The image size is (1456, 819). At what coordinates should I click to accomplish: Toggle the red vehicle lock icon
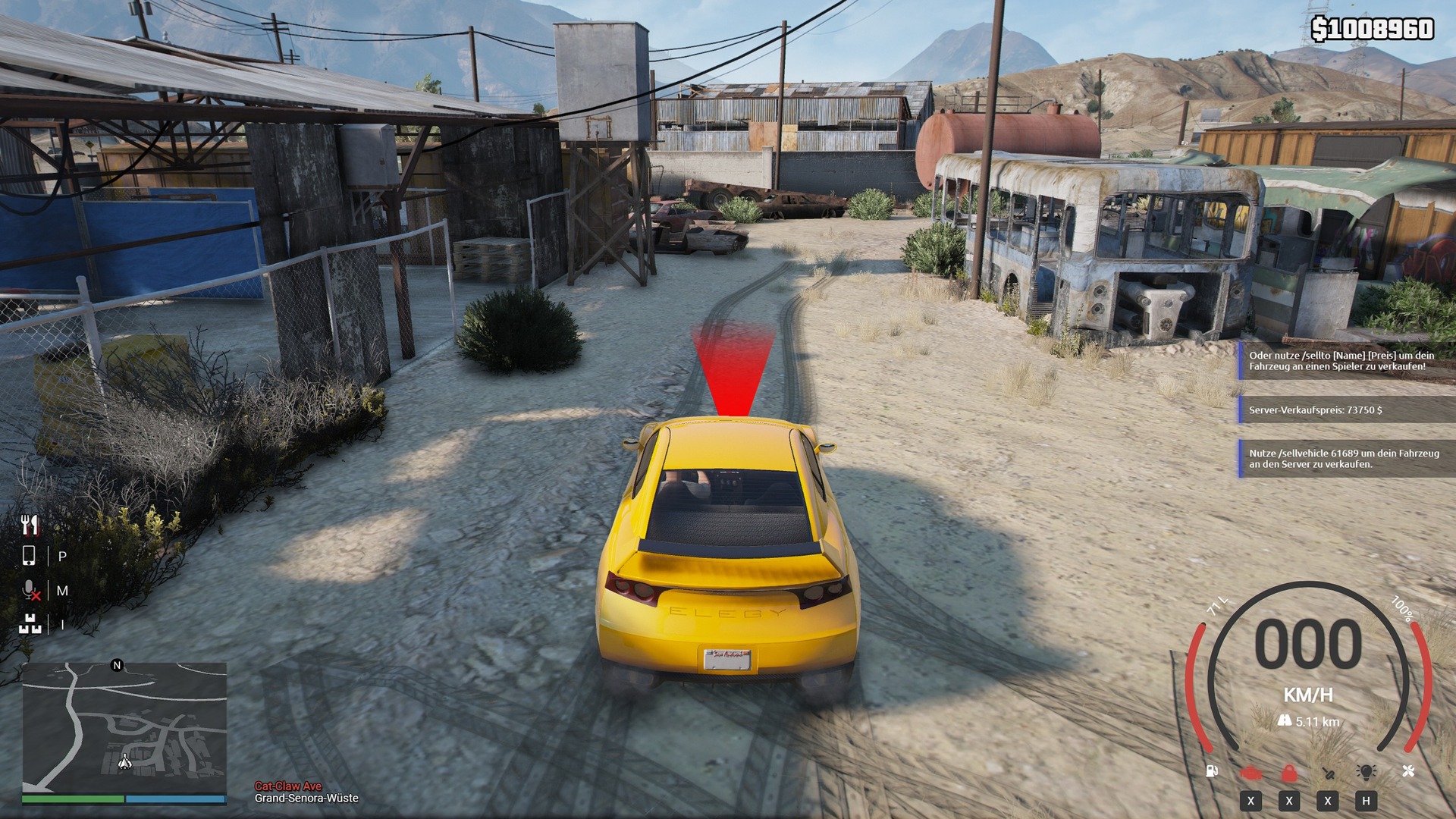[x=1289, y=773]
